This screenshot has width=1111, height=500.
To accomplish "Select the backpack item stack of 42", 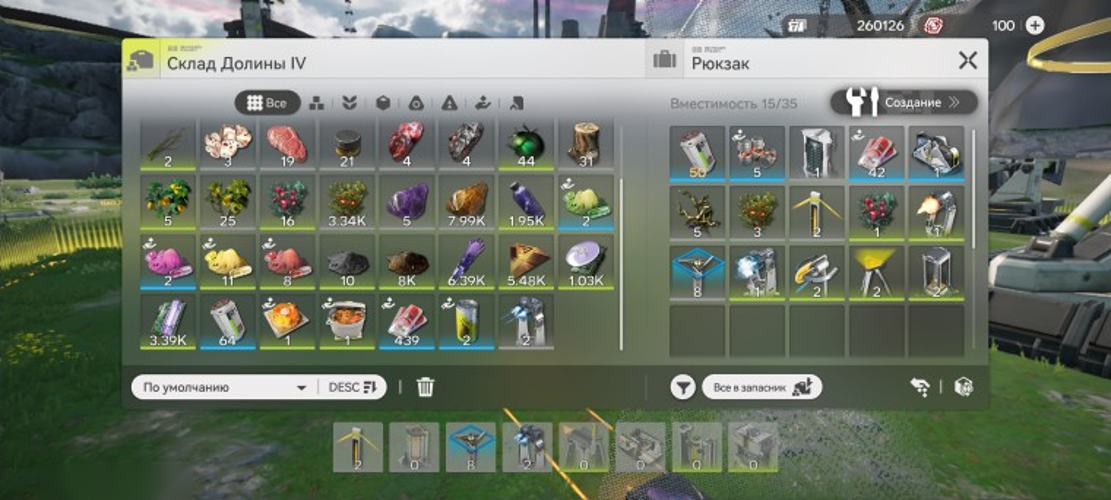I will click(x=877, y=152).
